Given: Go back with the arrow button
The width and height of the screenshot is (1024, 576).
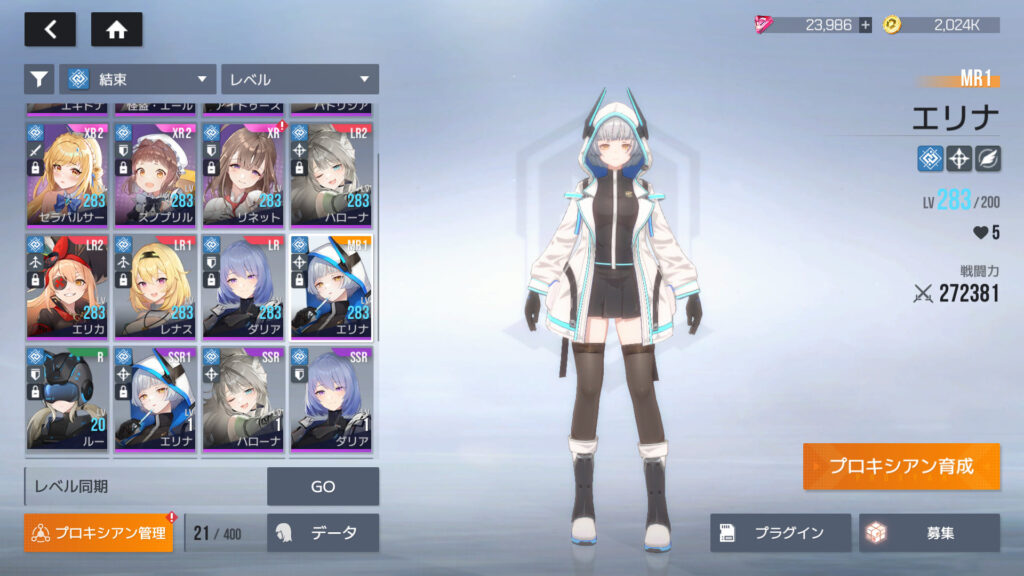Looking at the screenshot, I should coord(50,30).
